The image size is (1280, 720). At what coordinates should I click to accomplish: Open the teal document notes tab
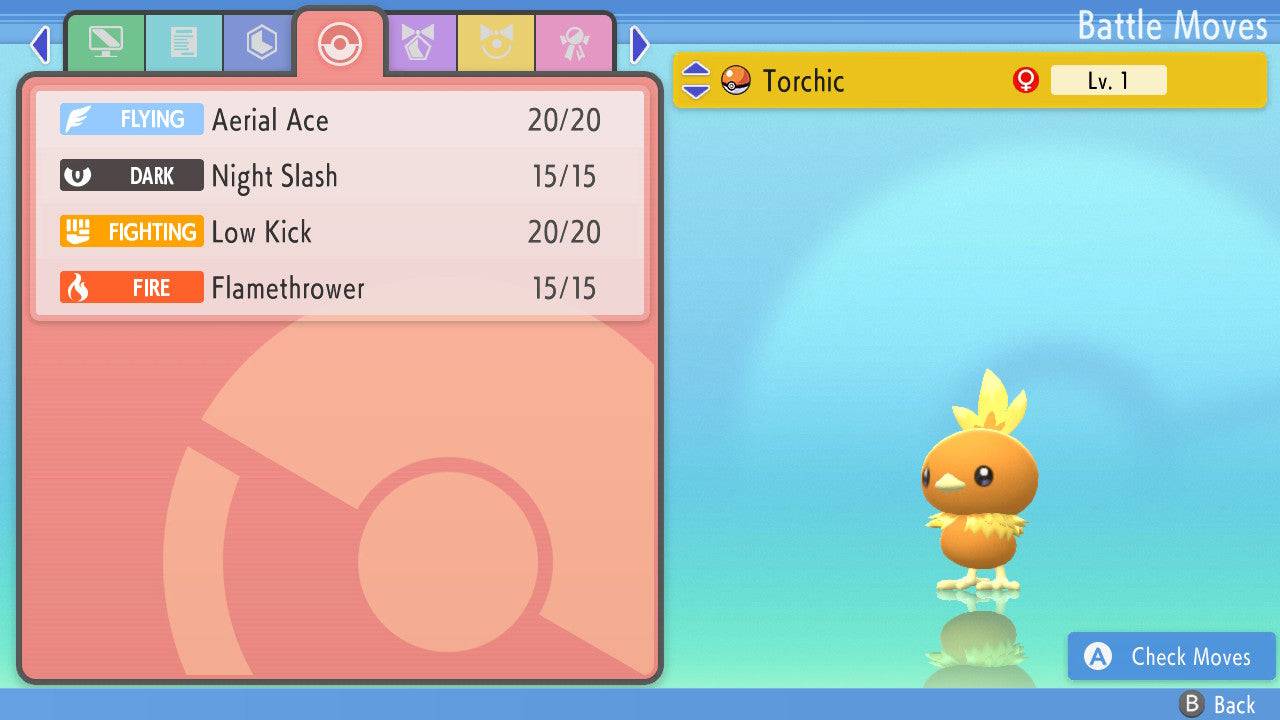pyautogui.click(x=183, y=43)
